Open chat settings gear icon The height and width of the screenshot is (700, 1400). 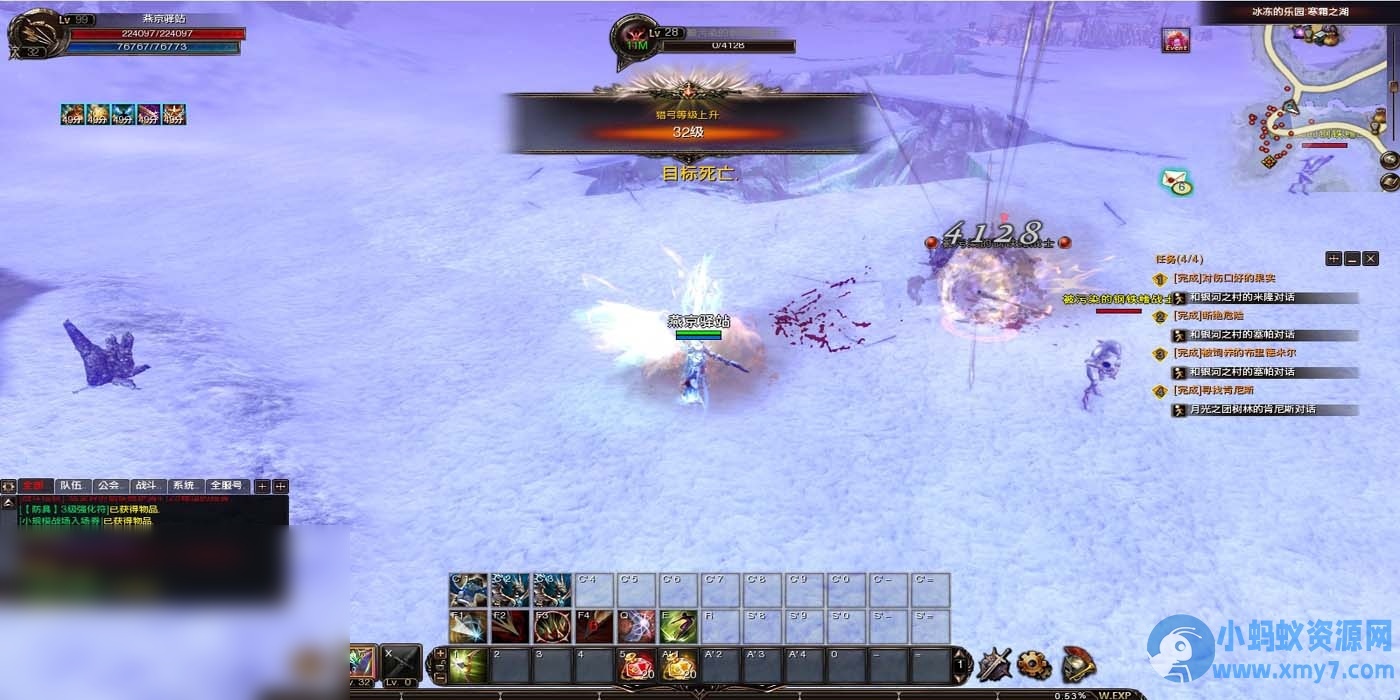[x=9, y=486]
